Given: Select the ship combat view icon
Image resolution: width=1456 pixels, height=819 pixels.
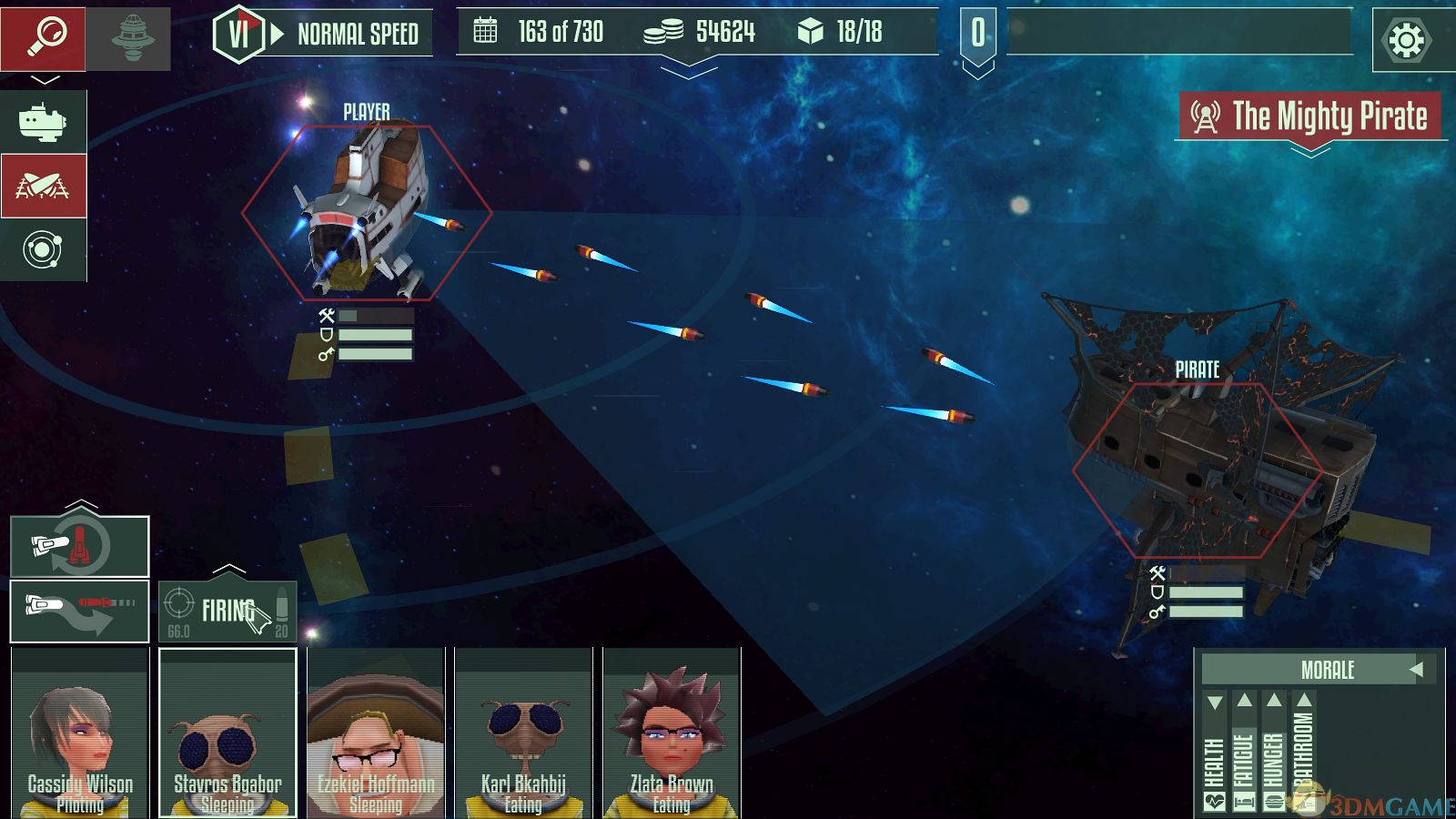Looking at the screenshot, I should [x=43, y=186].
